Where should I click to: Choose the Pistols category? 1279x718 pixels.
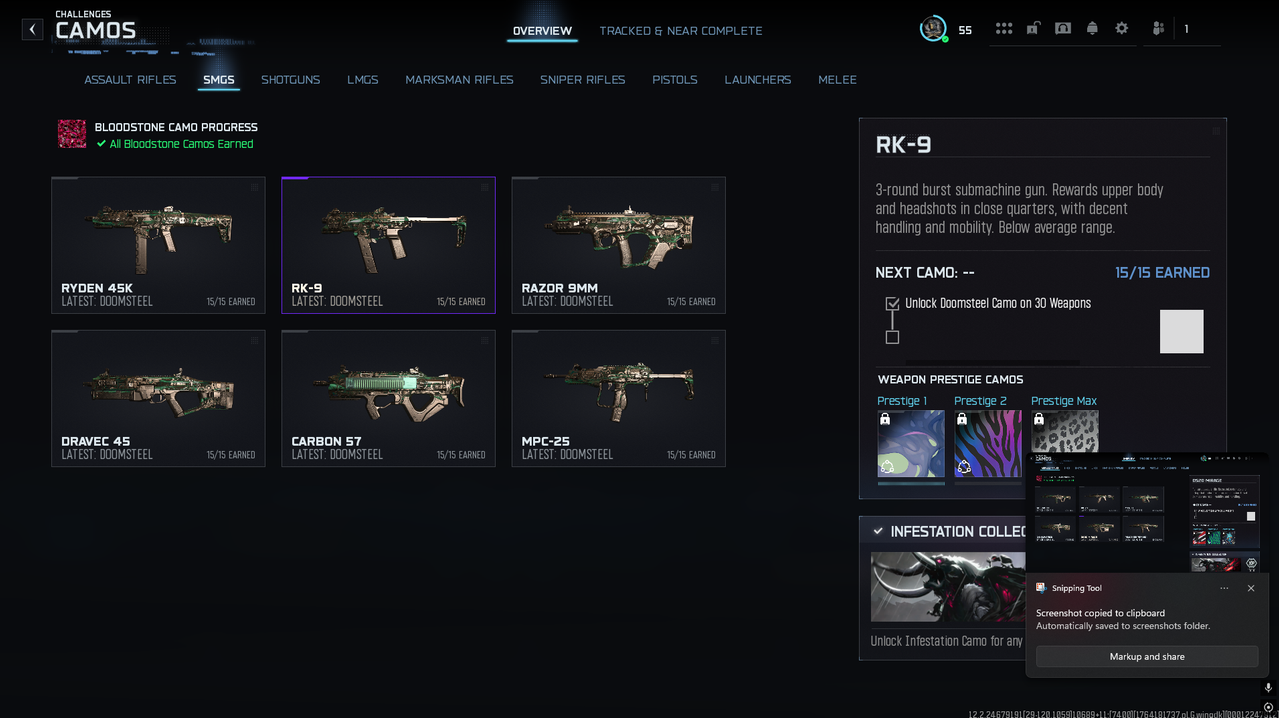pyautogui.click(x=675, y=80)
